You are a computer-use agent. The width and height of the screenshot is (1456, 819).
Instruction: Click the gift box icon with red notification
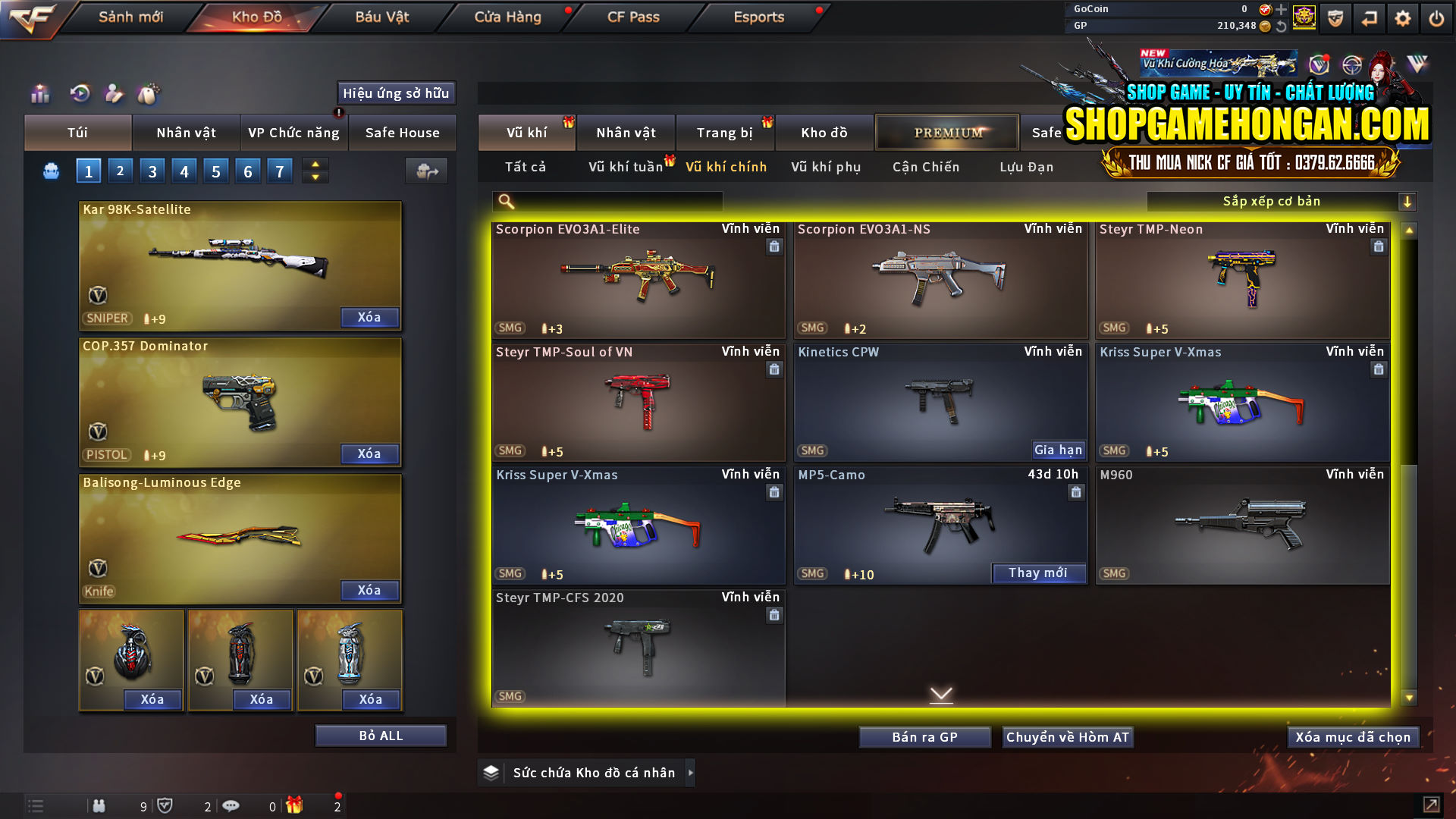296,805
